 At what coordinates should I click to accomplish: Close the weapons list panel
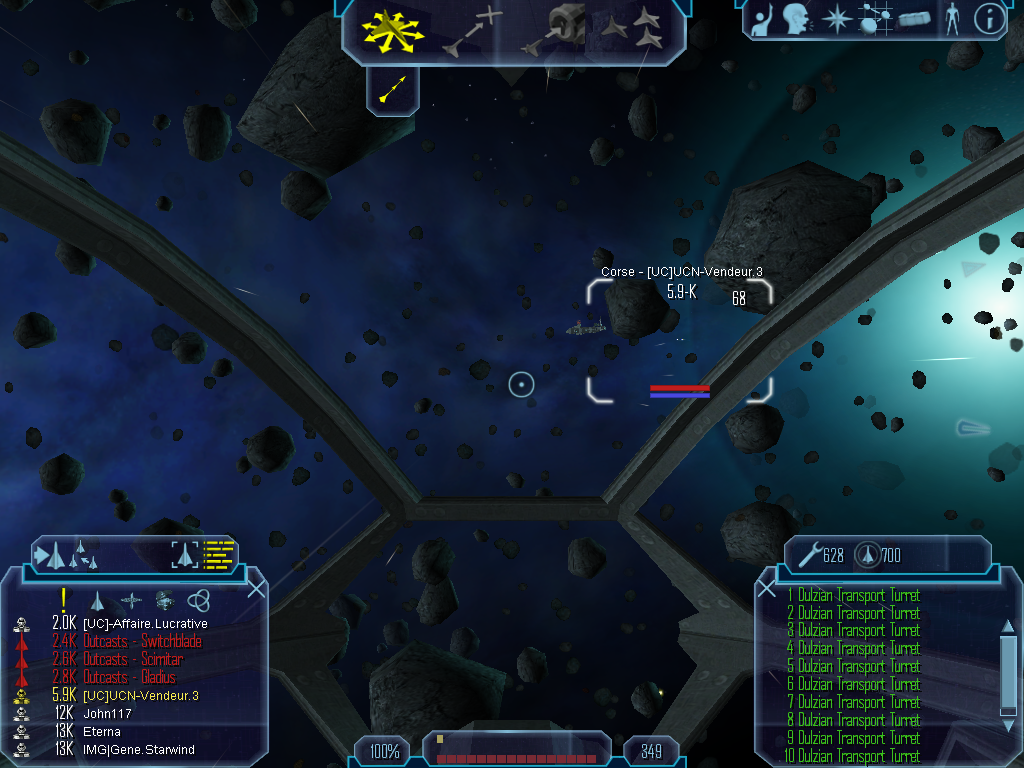tap(767, 589)
